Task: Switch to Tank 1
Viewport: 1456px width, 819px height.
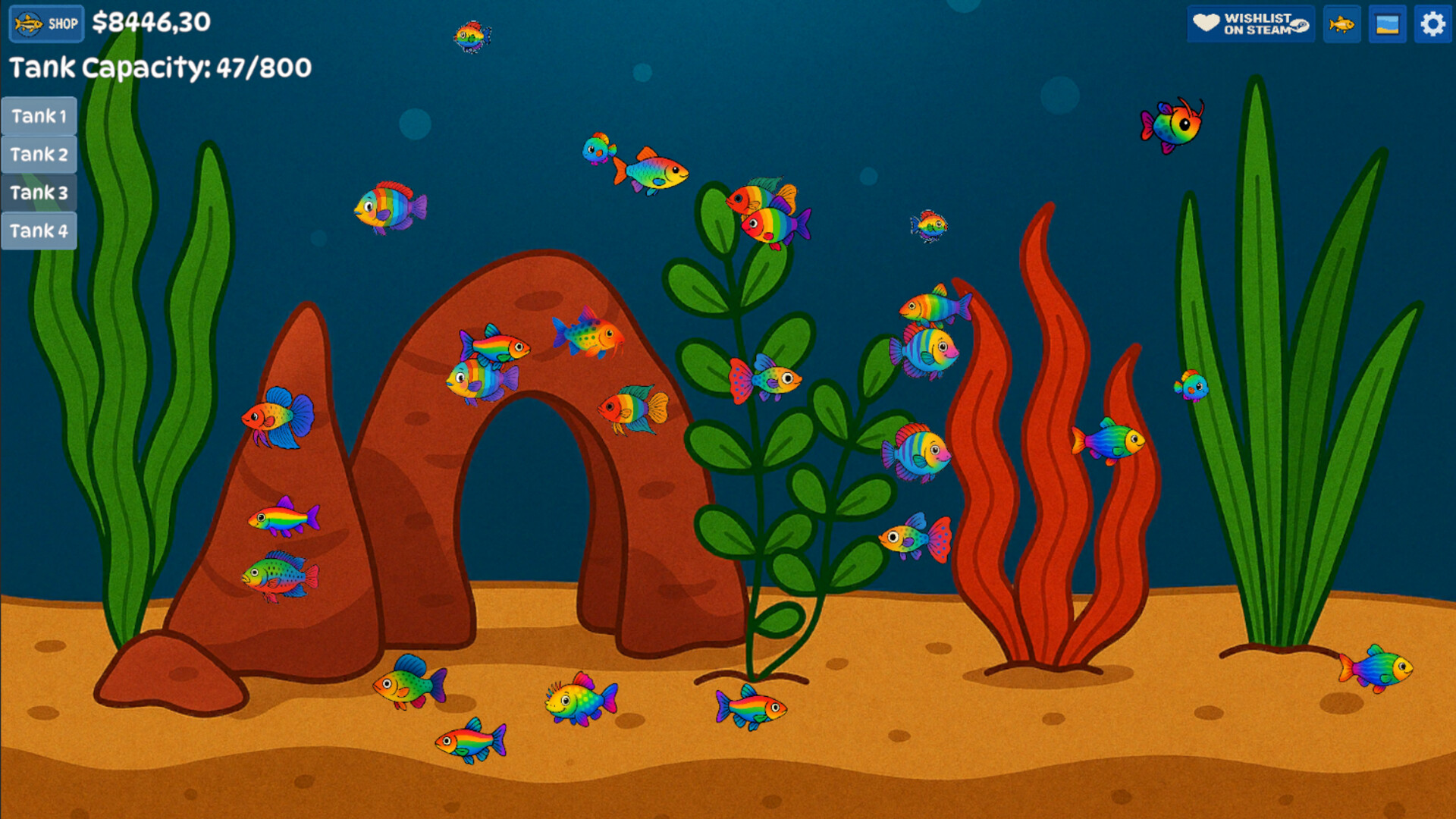Action: pos(39,116)
